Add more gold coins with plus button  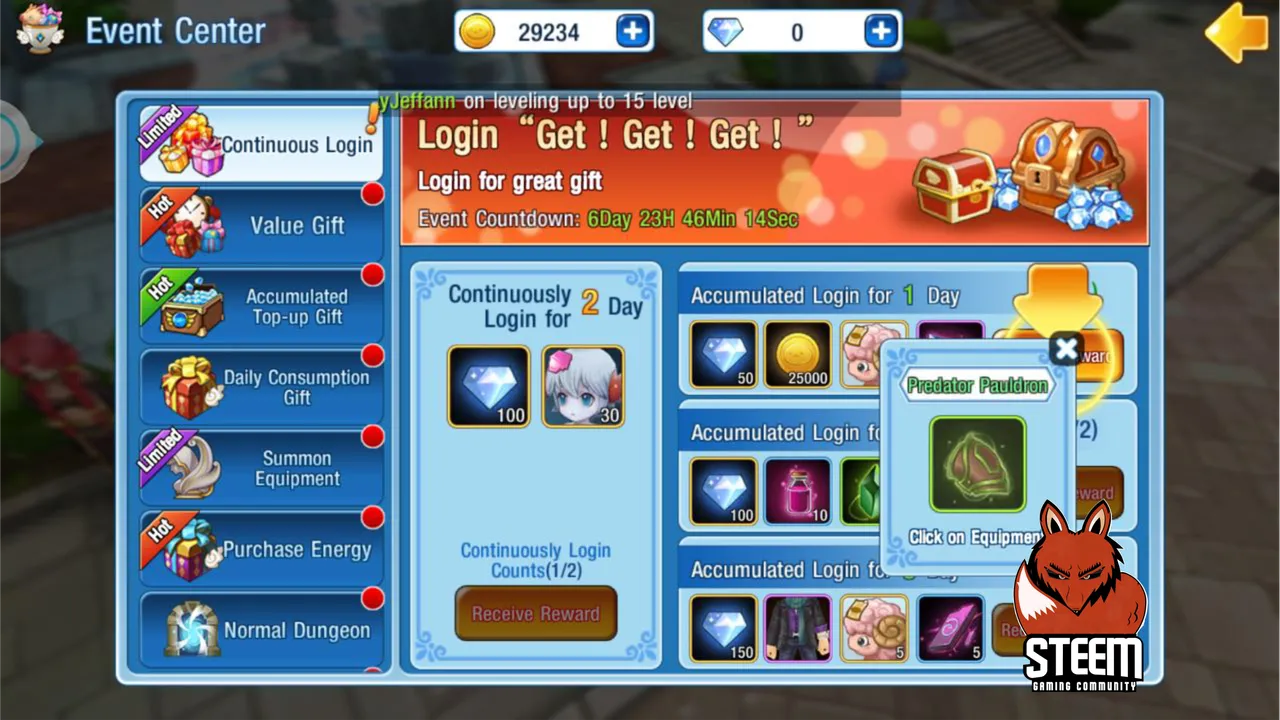click(632, 32)
